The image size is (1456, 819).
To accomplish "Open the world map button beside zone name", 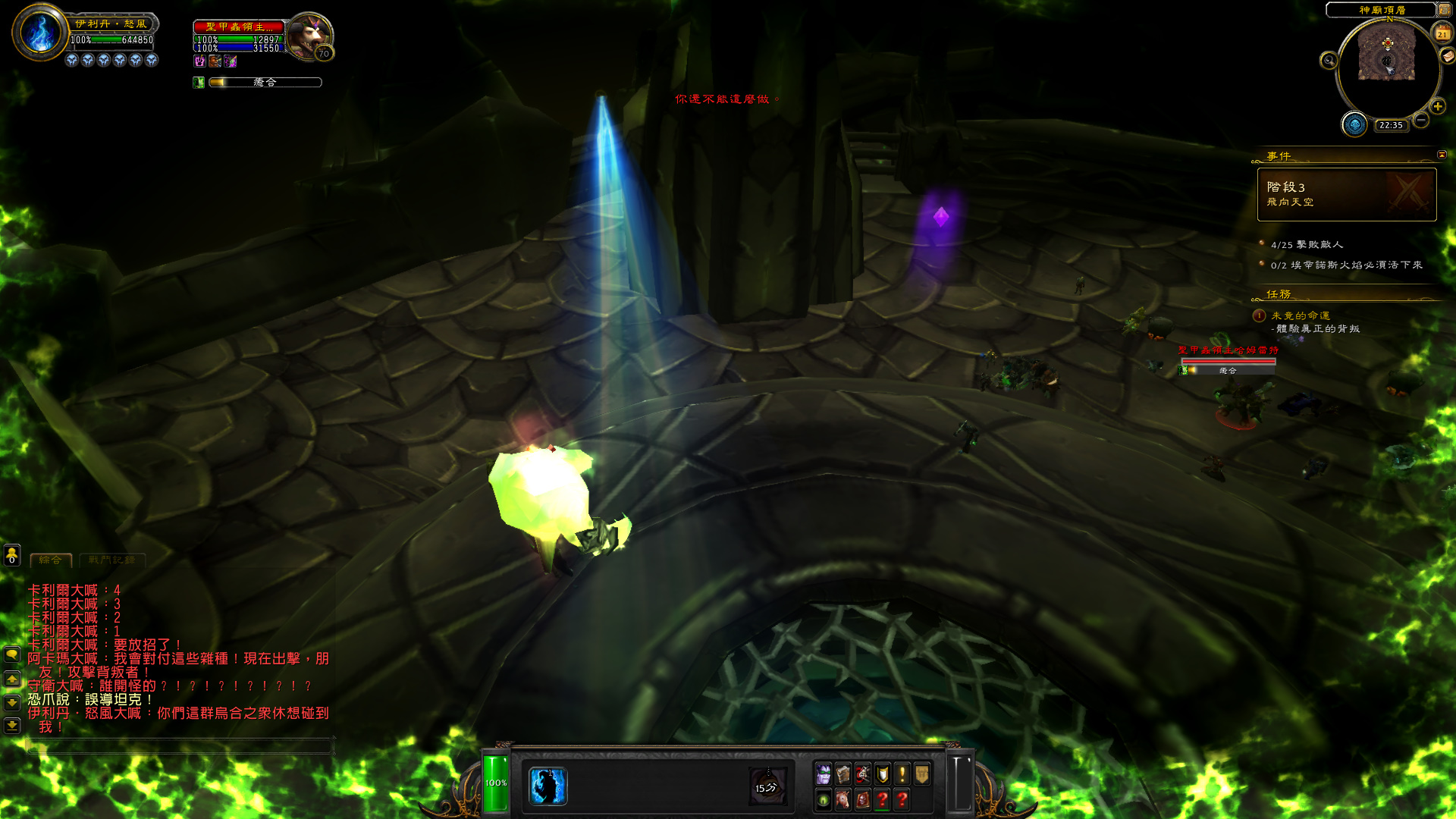I will [x=1445, y=10].
